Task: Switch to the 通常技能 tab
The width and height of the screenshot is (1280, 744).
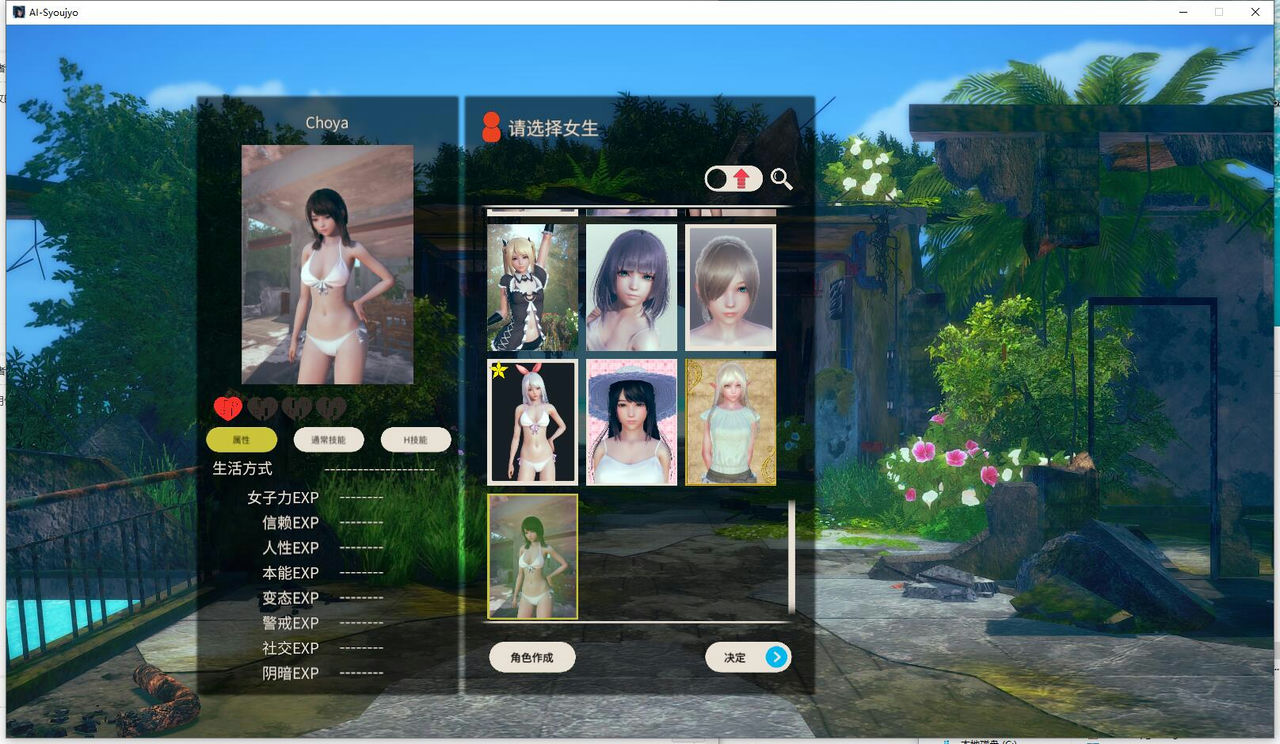Action: point(327,440)
